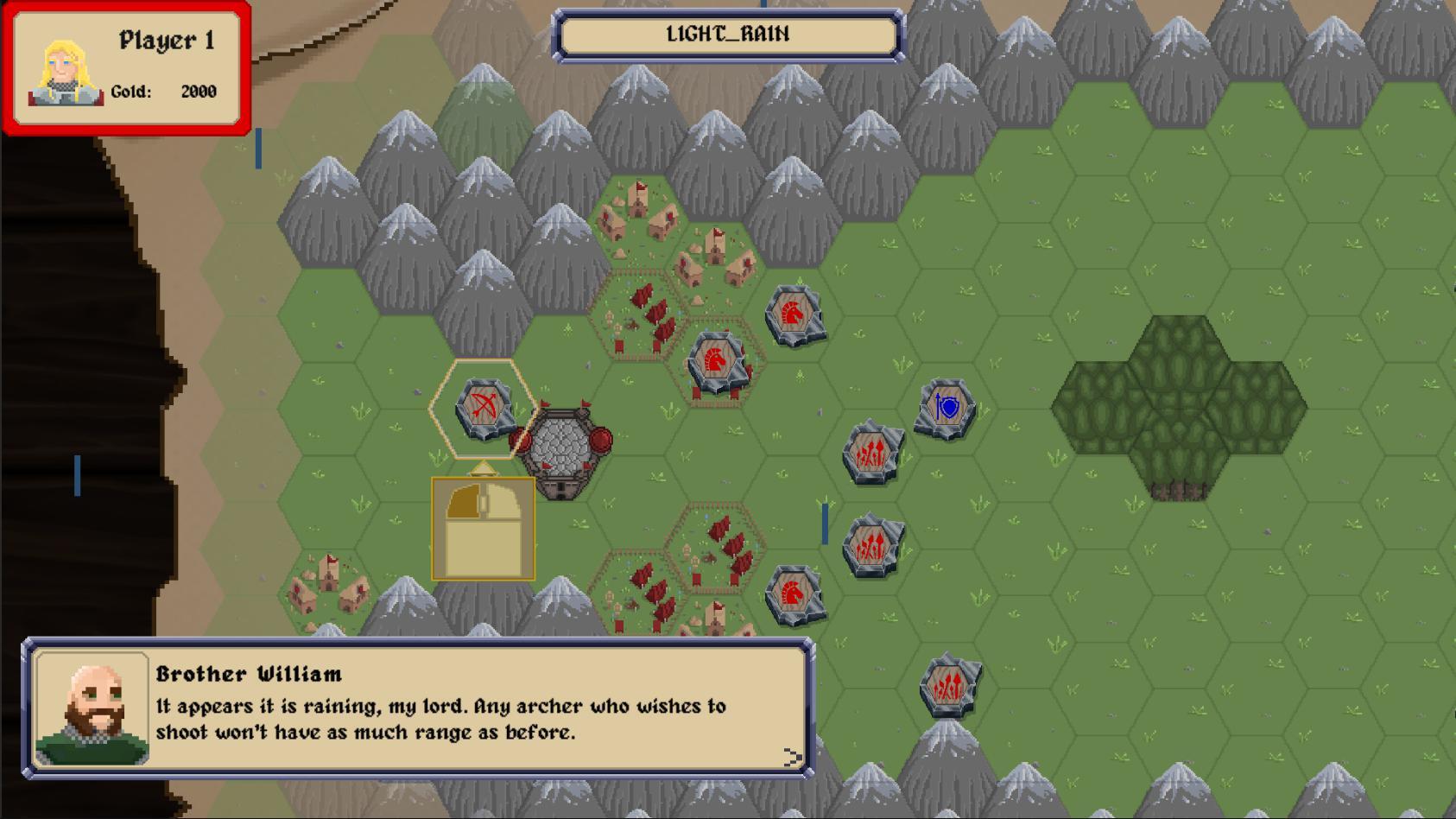The image size is (1456, 819).
Task: Click the Player 1 portrait panel
Action: click(x=126, y=68)
